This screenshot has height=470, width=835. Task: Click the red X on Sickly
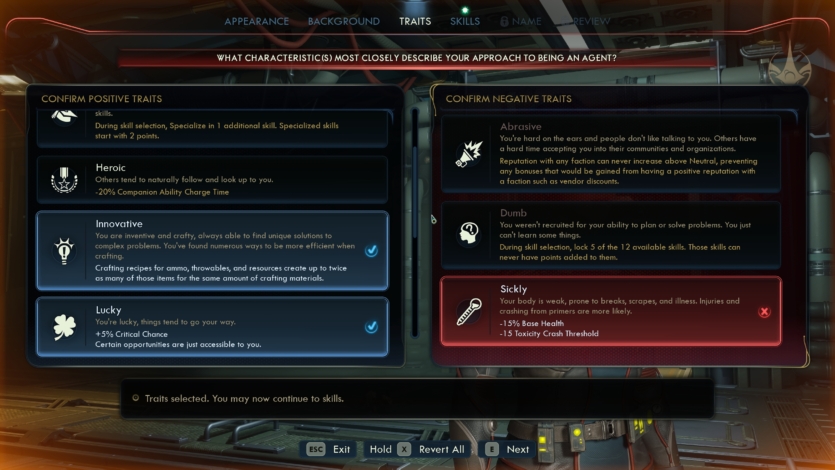coord(765,312)
